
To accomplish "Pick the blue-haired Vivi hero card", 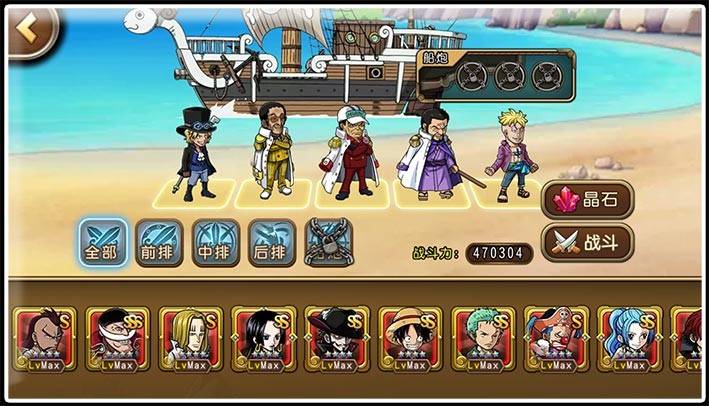I will coord(629,338).
